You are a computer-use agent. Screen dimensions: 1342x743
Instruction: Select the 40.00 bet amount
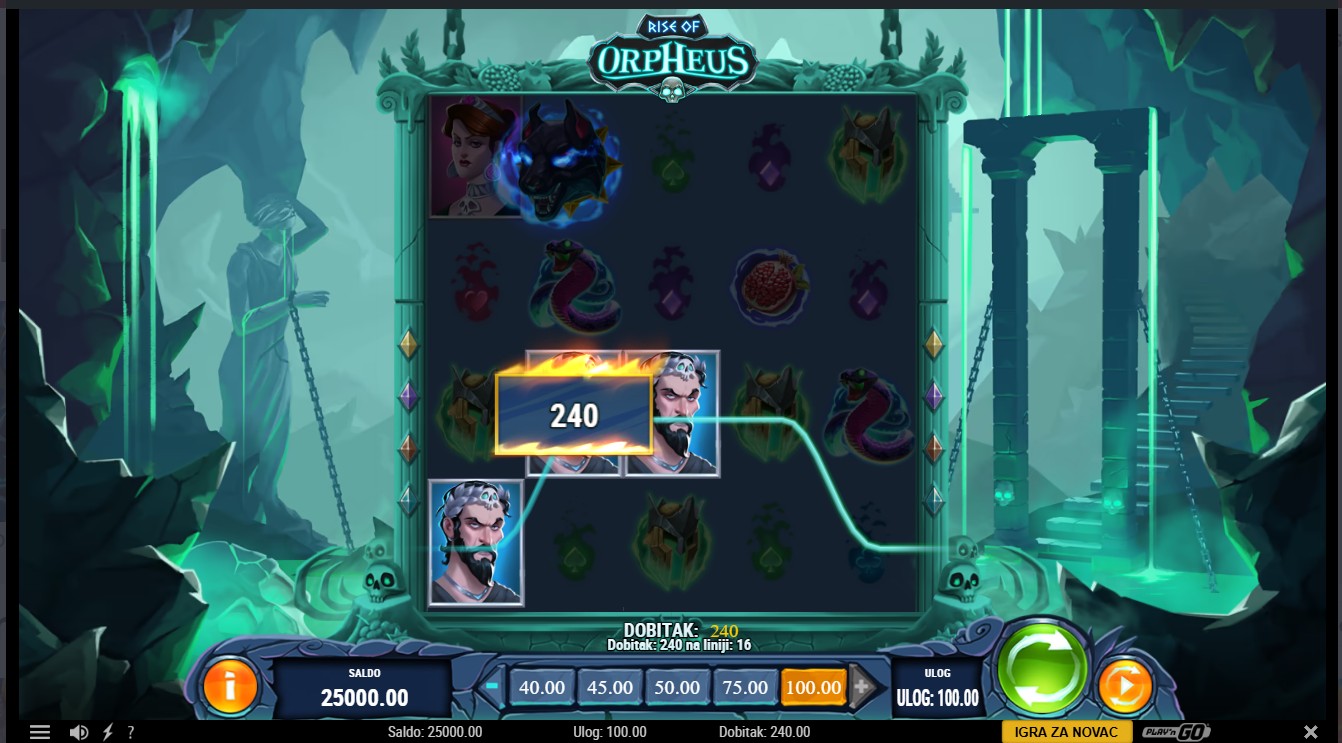(x=542, y=687)
